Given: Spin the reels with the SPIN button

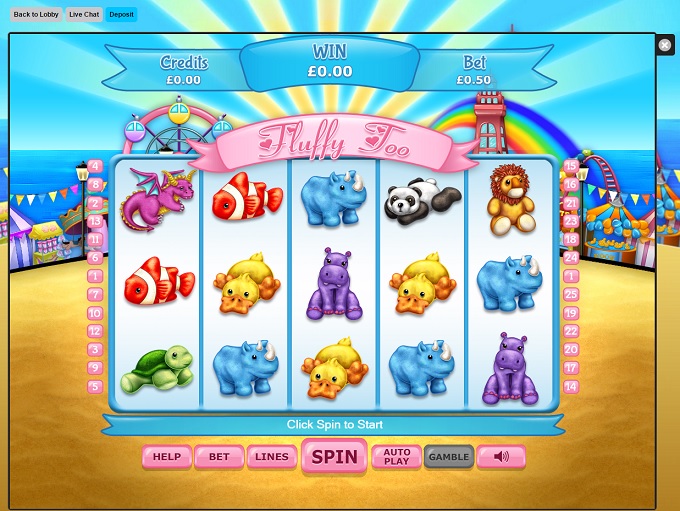Looking at the screenshot, I should click(334, 457).
